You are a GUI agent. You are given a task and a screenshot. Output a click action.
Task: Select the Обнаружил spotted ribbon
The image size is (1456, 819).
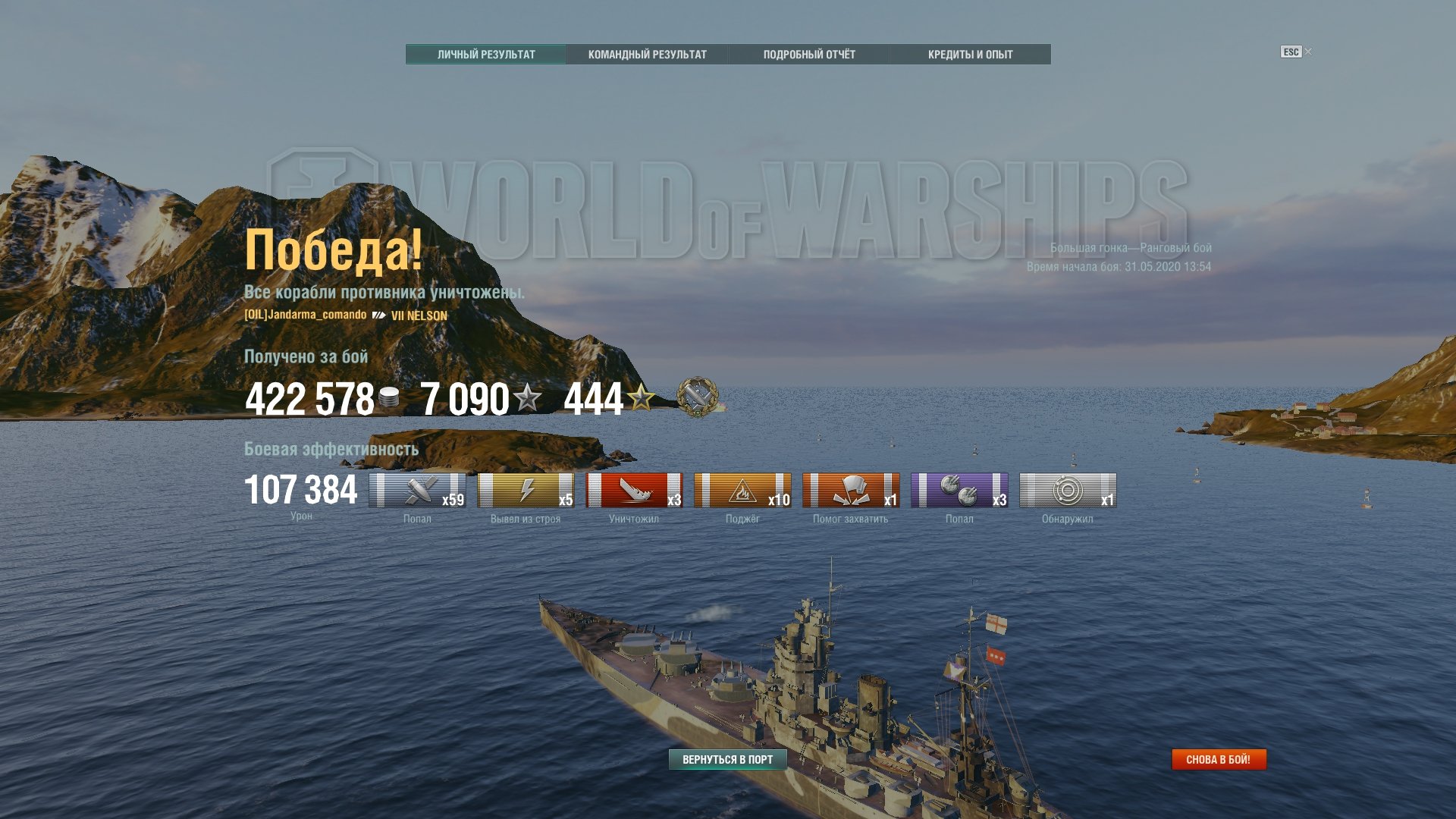1068,490
